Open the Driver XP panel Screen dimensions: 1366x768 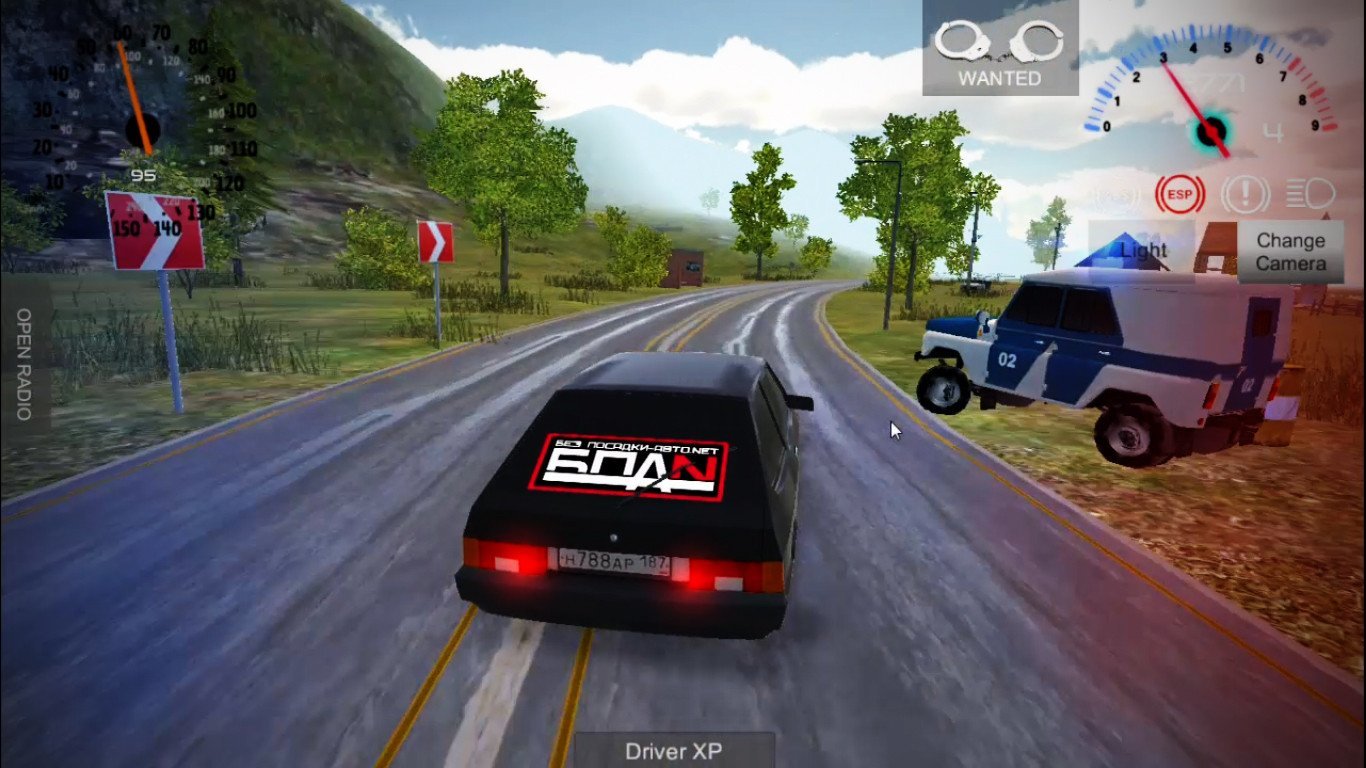[674, 751]
